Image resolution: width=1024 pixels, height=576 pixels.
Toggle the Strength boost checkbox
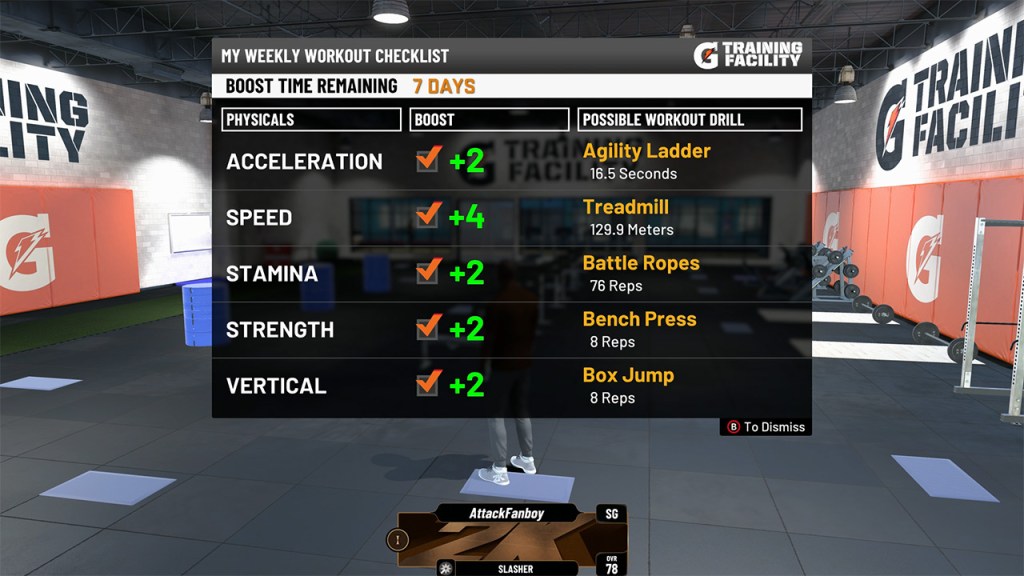428,327
